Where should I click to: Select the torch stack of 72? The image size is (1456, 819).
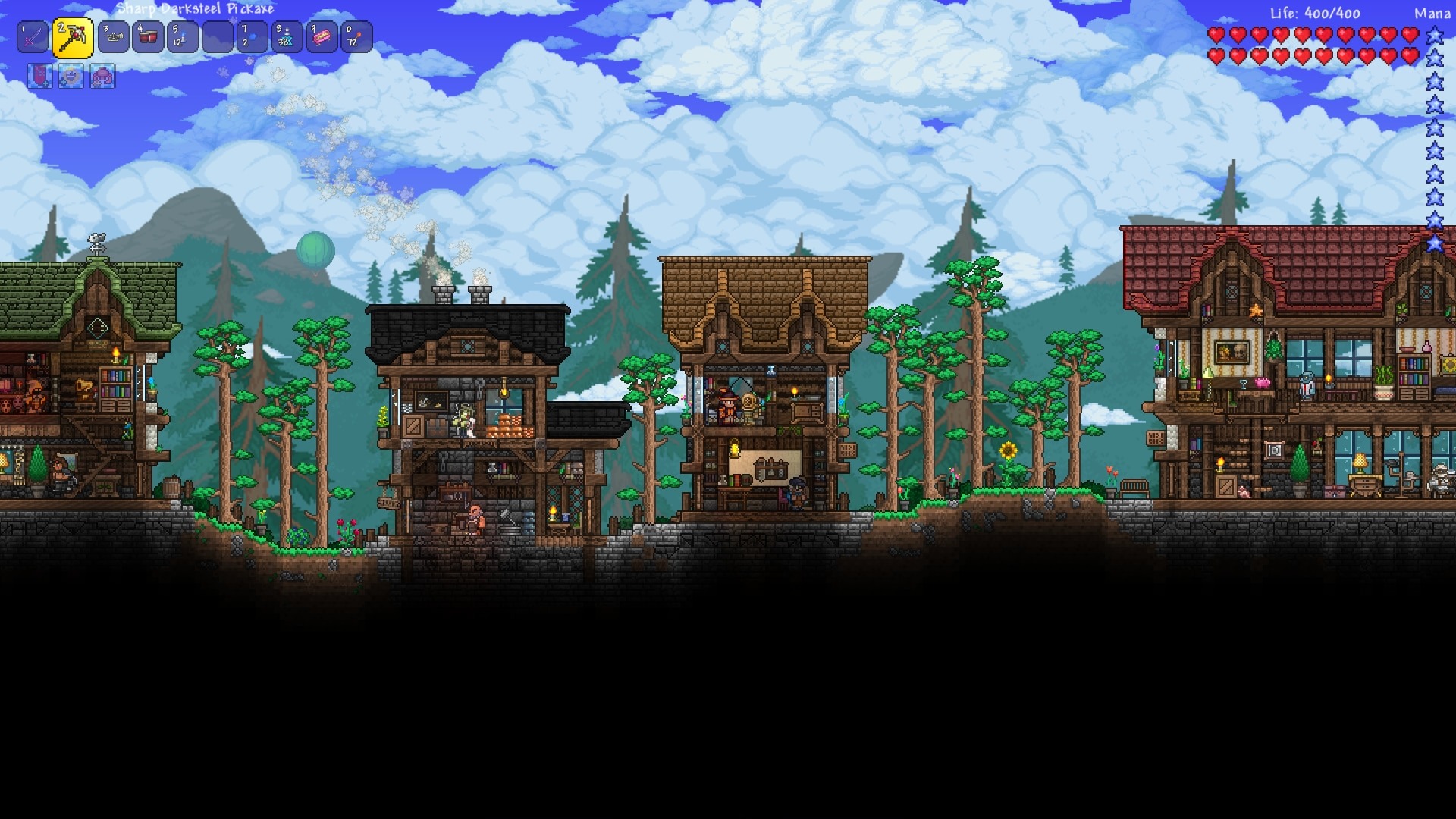tap(356, 37)
